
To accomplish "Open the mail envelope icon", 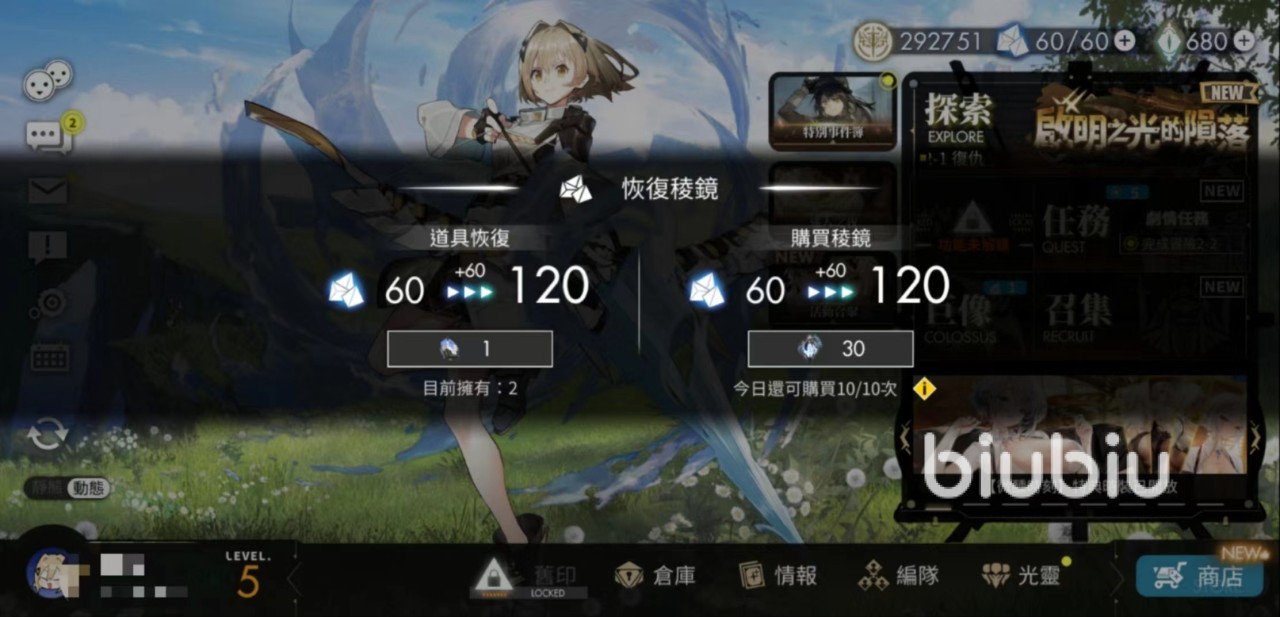I will coord(47,190).
